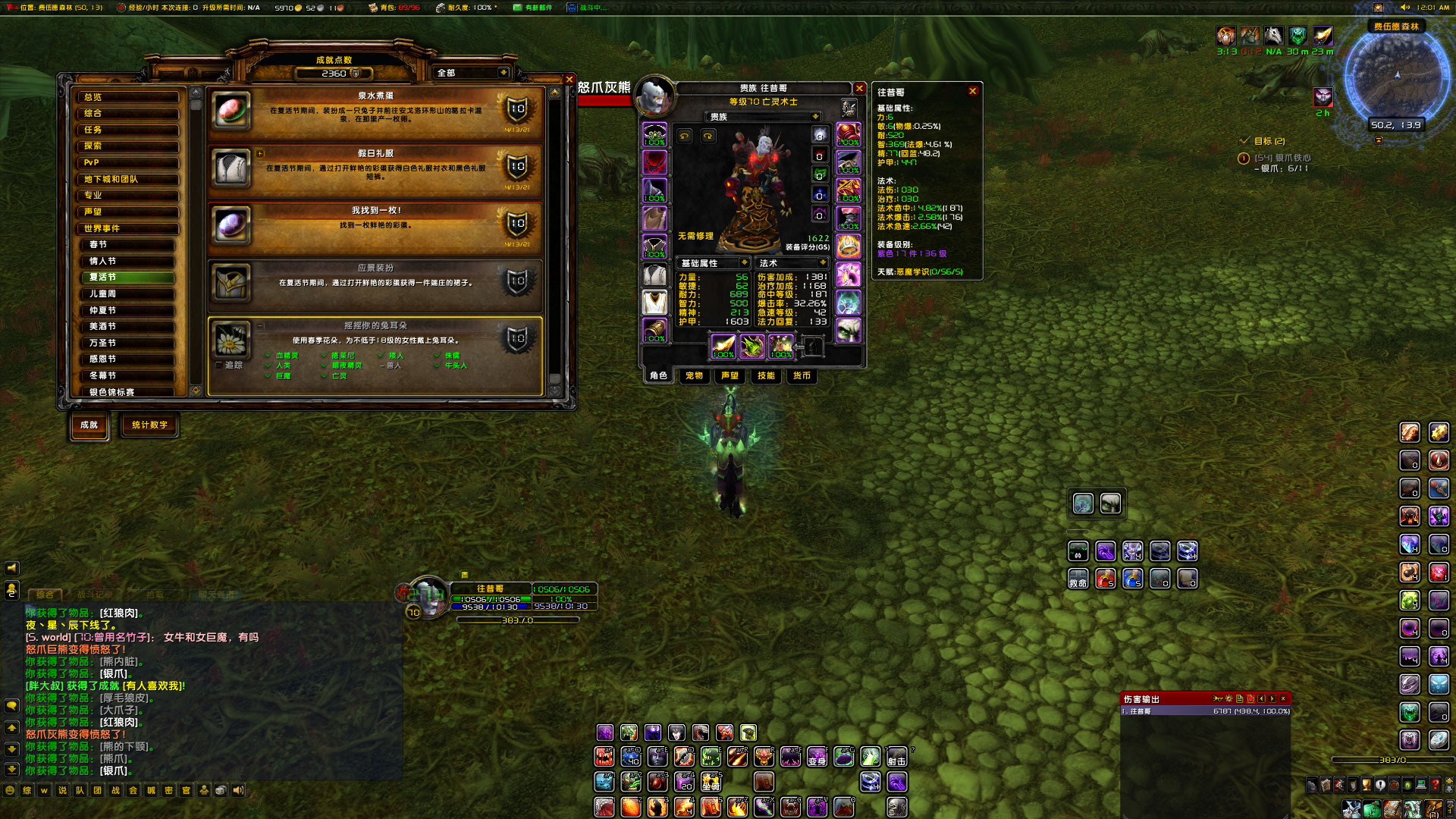
Task: Select the 世界事件 achievement category
Action: coord(130,228)
